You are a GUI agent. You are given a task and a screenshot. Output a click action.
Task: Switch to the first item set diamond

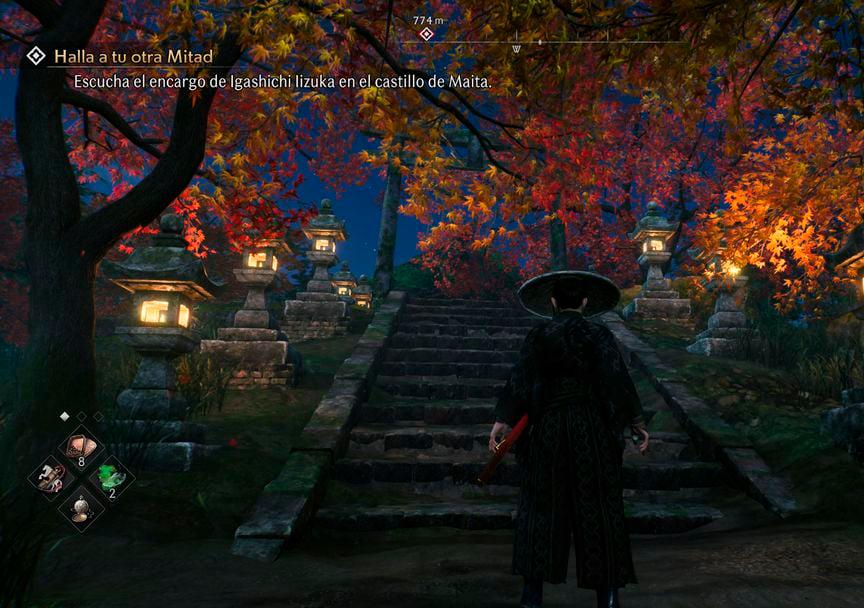coord(65,416)
